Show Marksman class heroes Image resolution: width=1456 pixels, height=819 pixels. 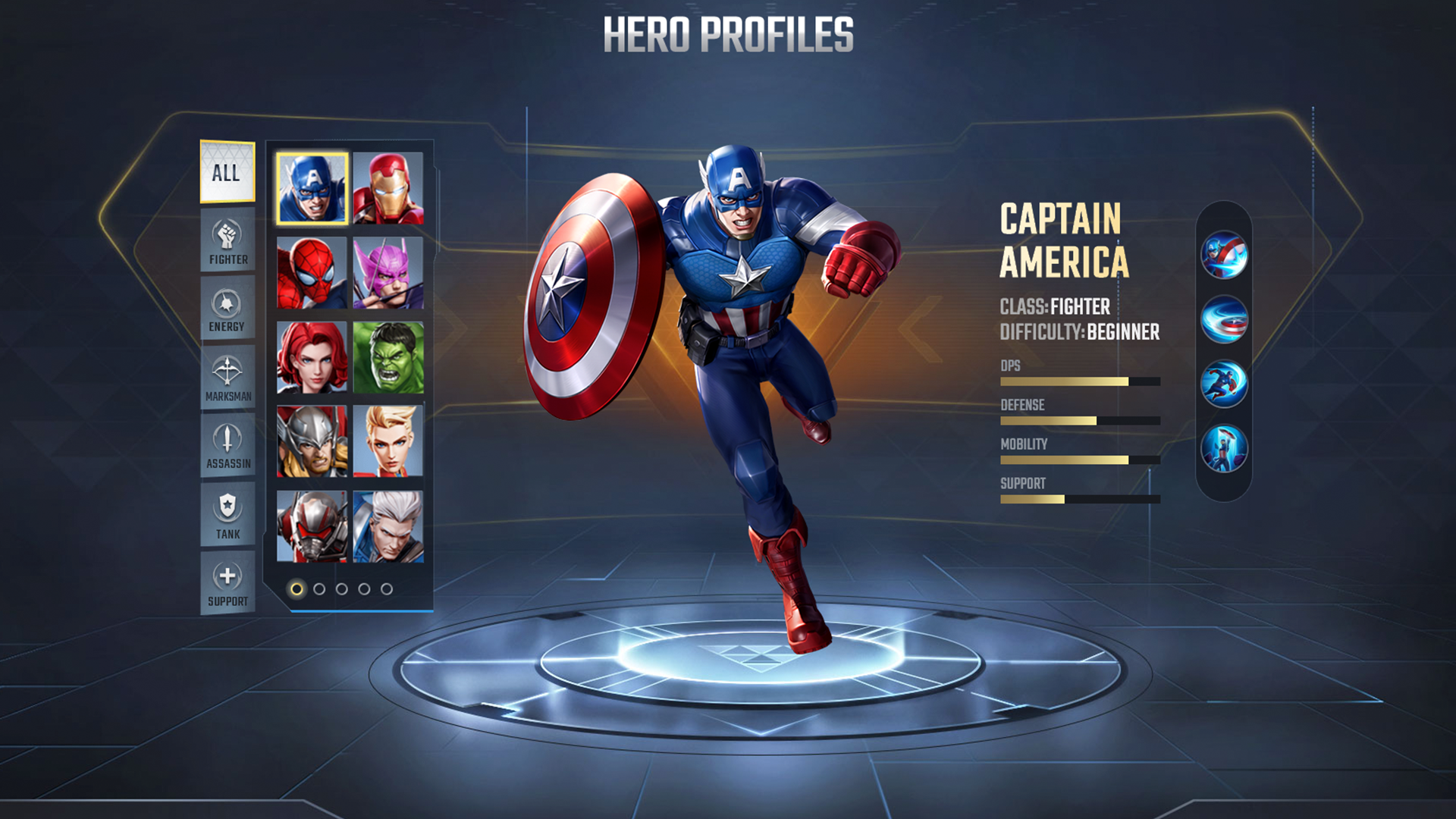coord(227,377)
